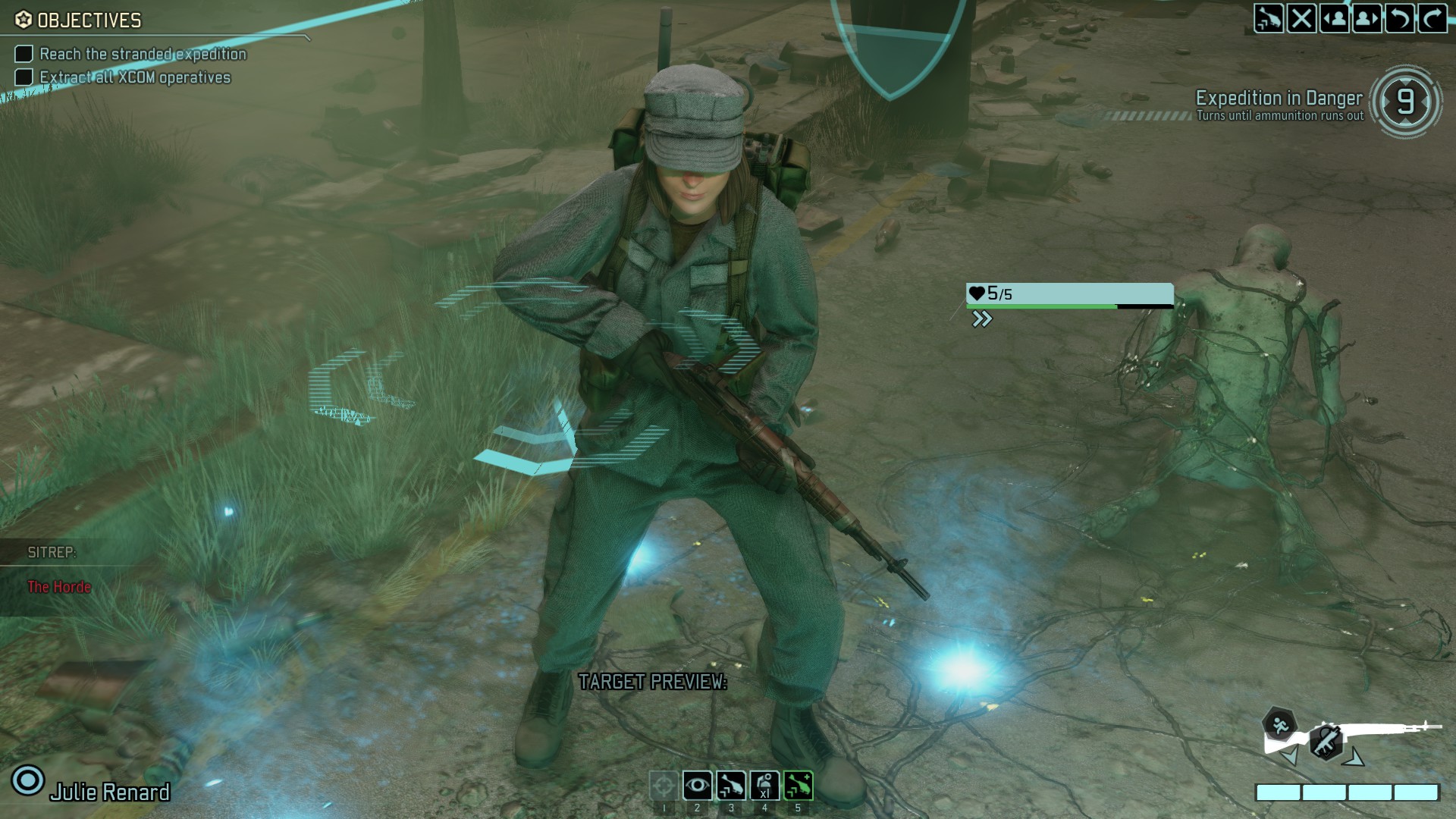
Task: Click the weapon upgrade hexagon icon
Action: tap(1326, 741)
